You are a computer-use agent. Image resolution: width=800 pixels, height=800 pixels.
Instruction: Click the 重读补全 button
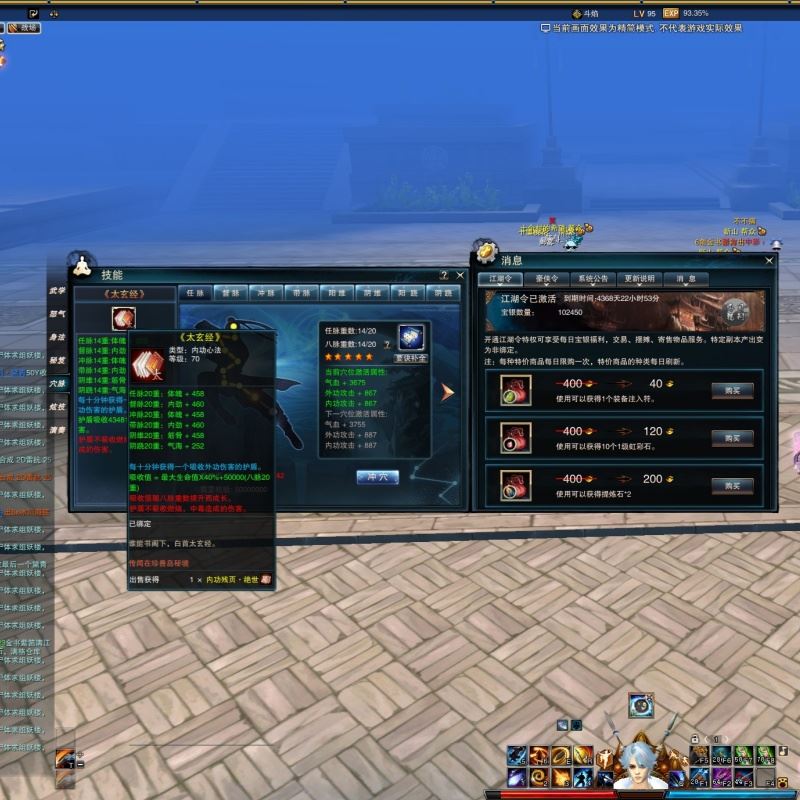click(410, 357)
